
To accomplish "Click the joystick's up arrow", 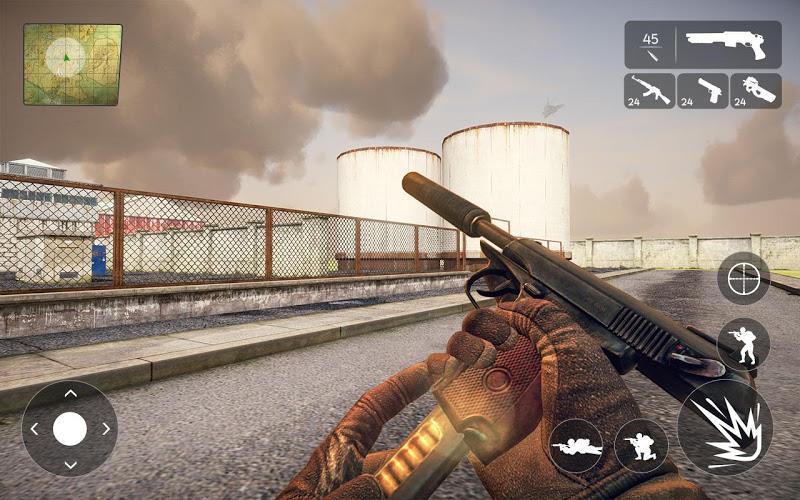I will point(69,392).
